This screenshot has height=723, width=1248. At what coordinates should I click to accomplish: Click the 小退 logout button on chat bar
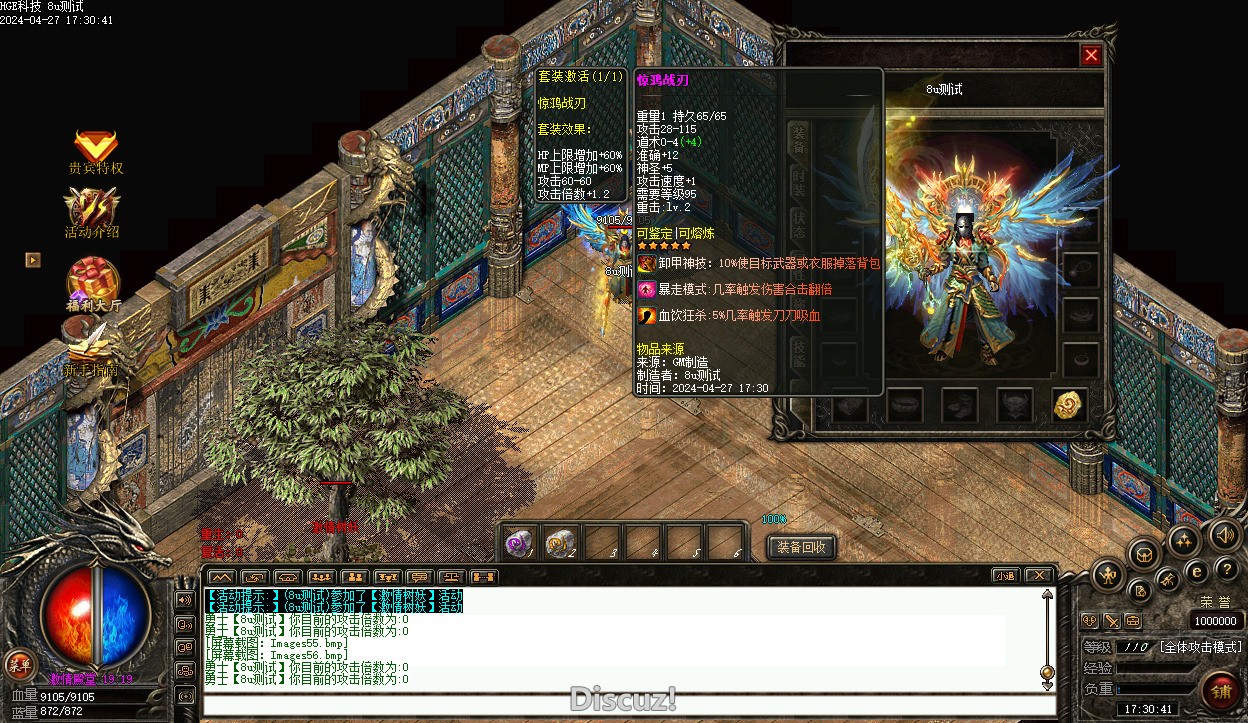point(1005,576)
